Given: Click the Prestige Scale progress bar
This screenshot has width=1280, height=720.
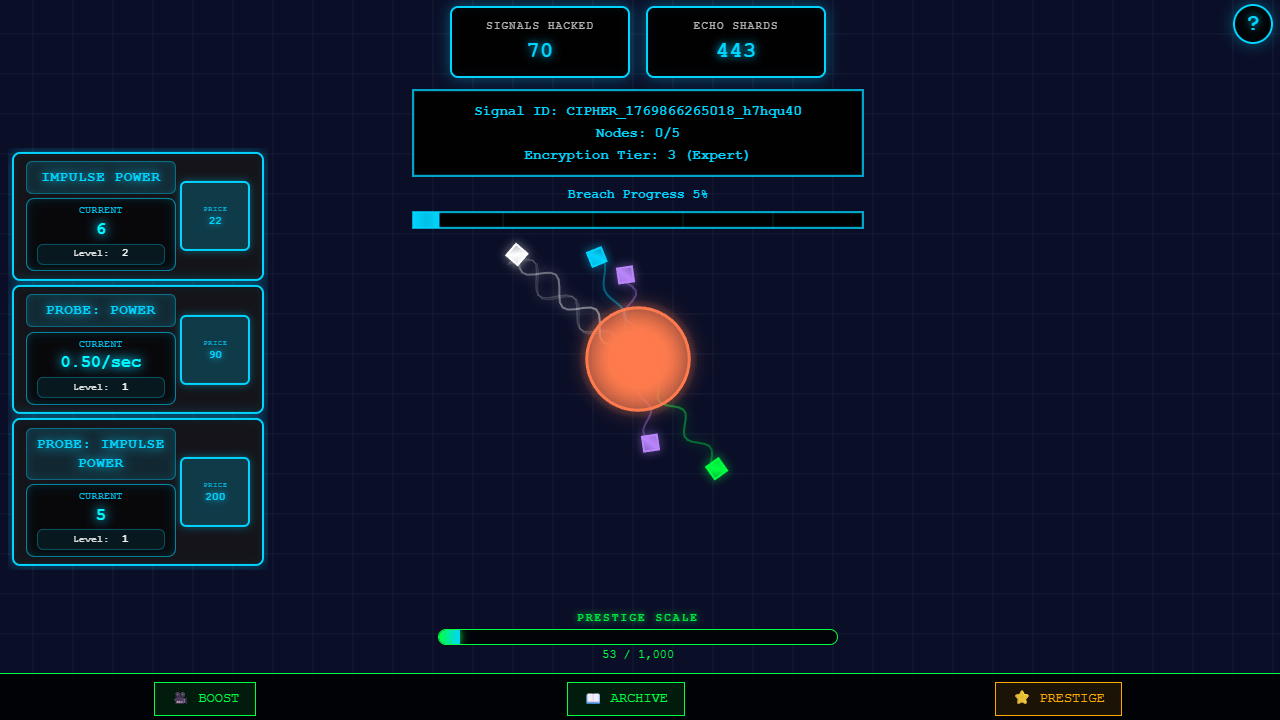Looking at the screenshot, I should pyautogui.click(x=637, y=636).
